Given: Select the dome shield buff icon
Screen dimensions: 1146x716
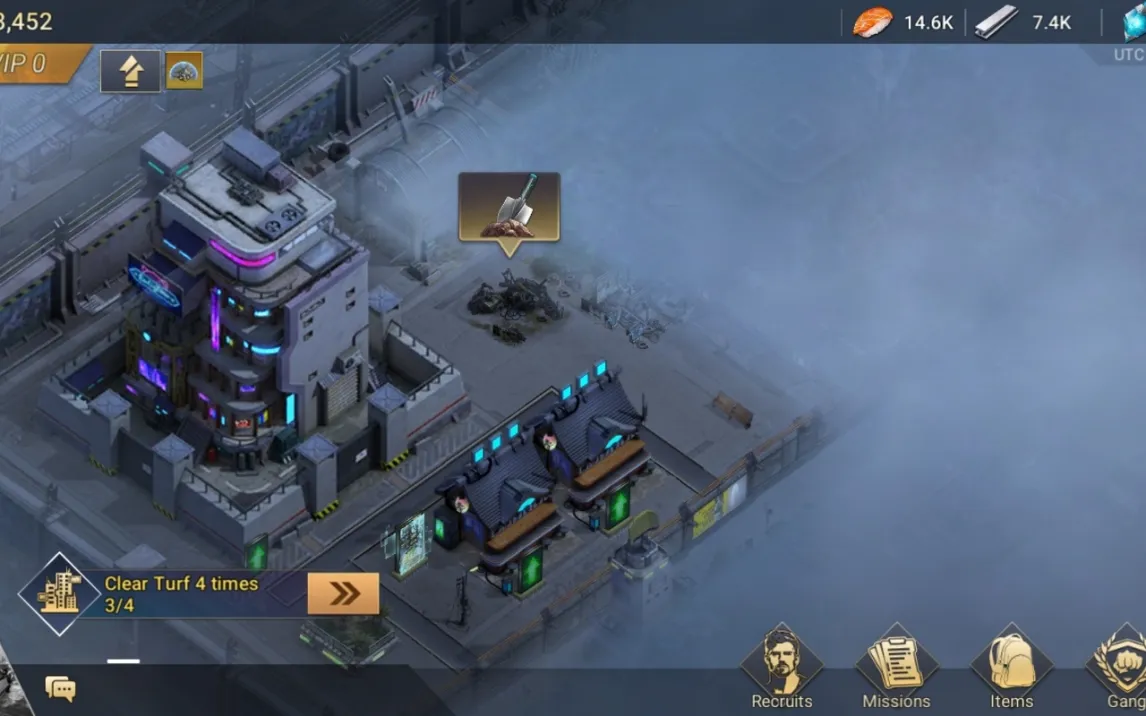Looking at the screenshot, I should pos(184,71).
